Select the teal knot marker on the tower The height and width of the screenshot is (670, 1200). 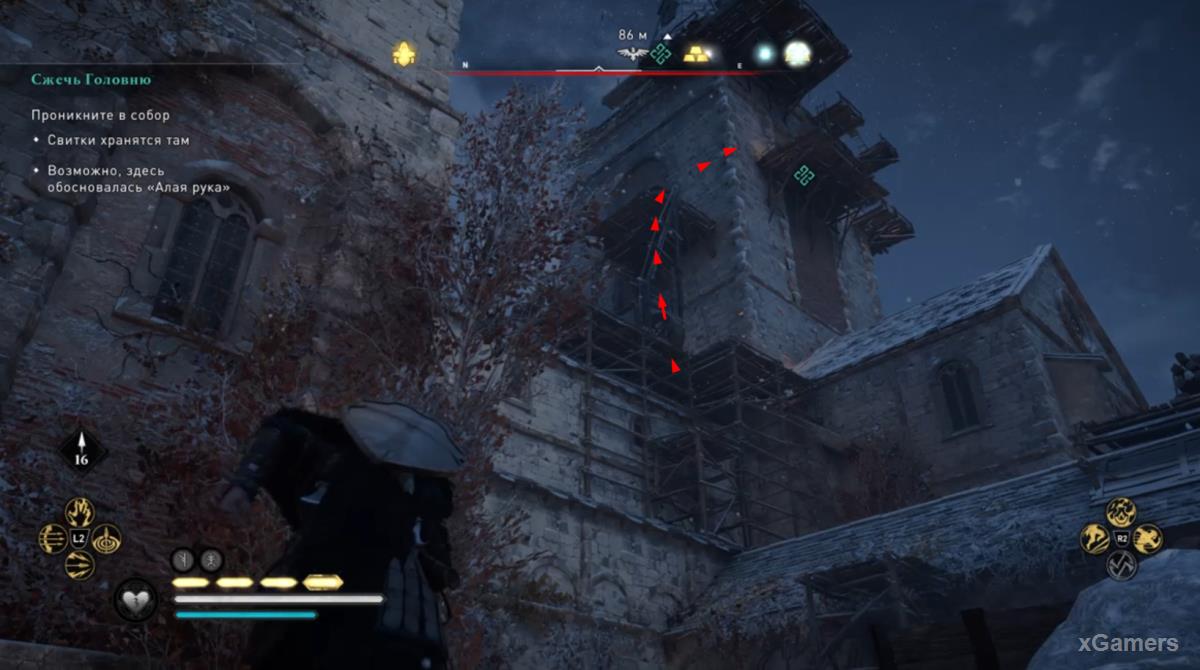coord(803,176)
